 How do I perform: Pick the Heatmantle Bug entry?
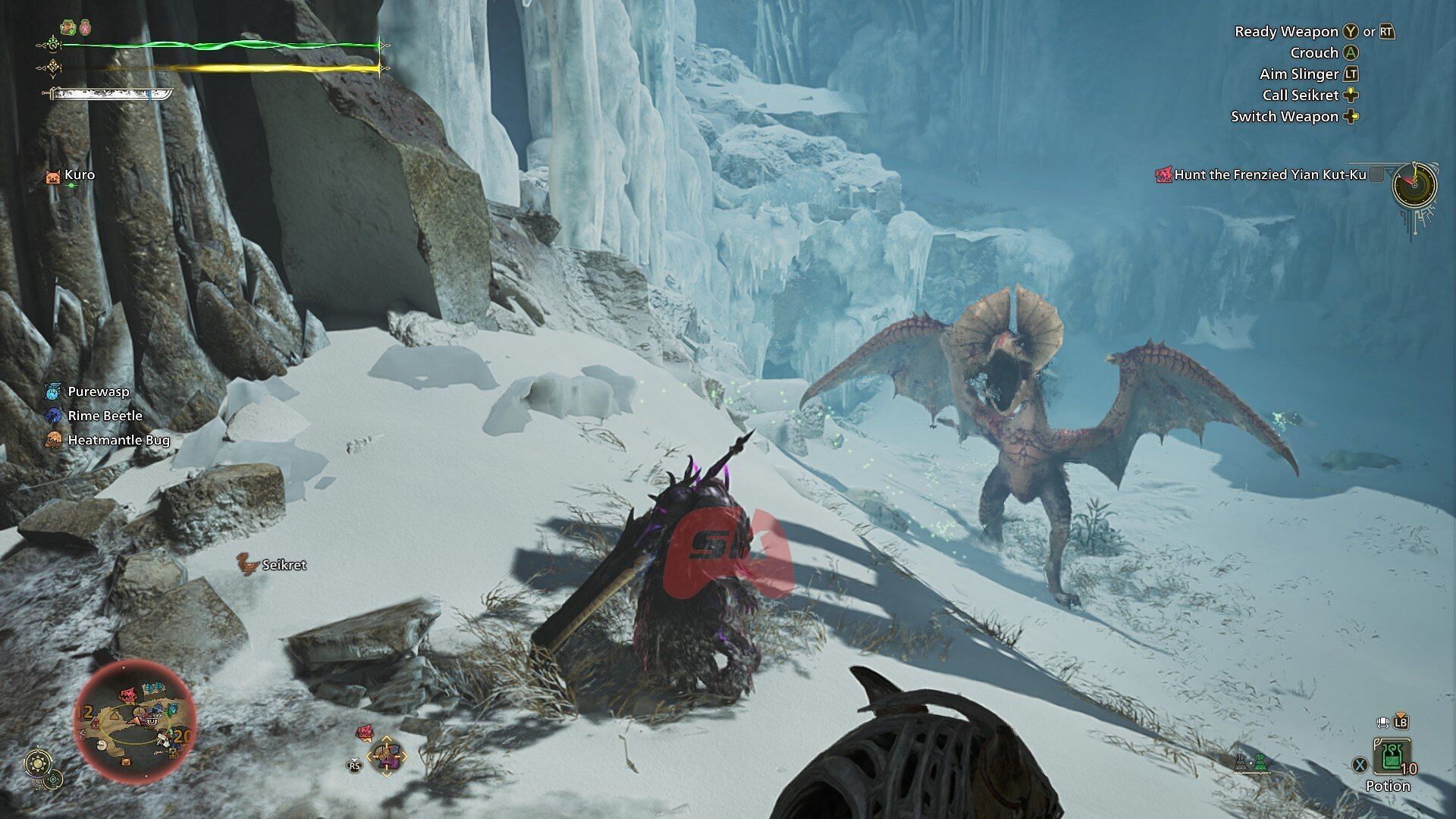[118, 441]
